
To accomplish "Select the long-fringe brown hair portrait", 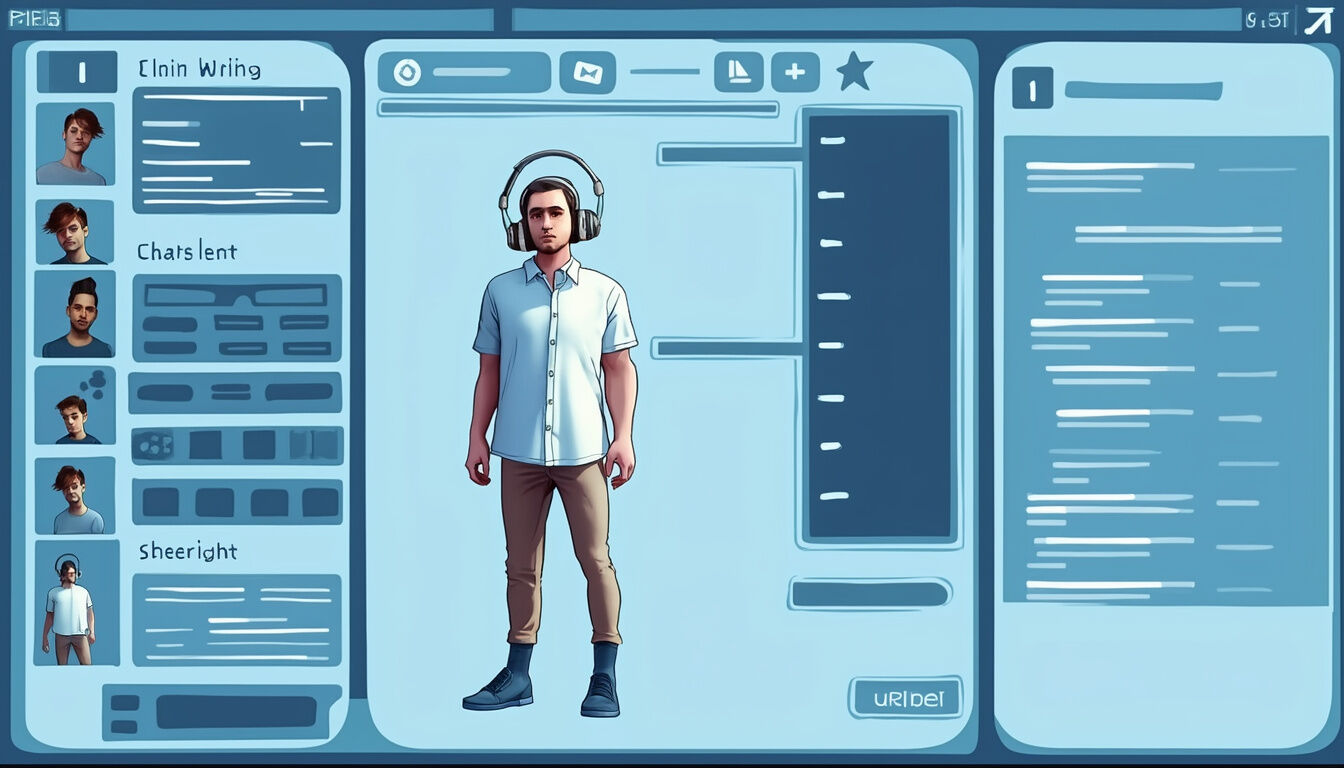I will (76, 232).
